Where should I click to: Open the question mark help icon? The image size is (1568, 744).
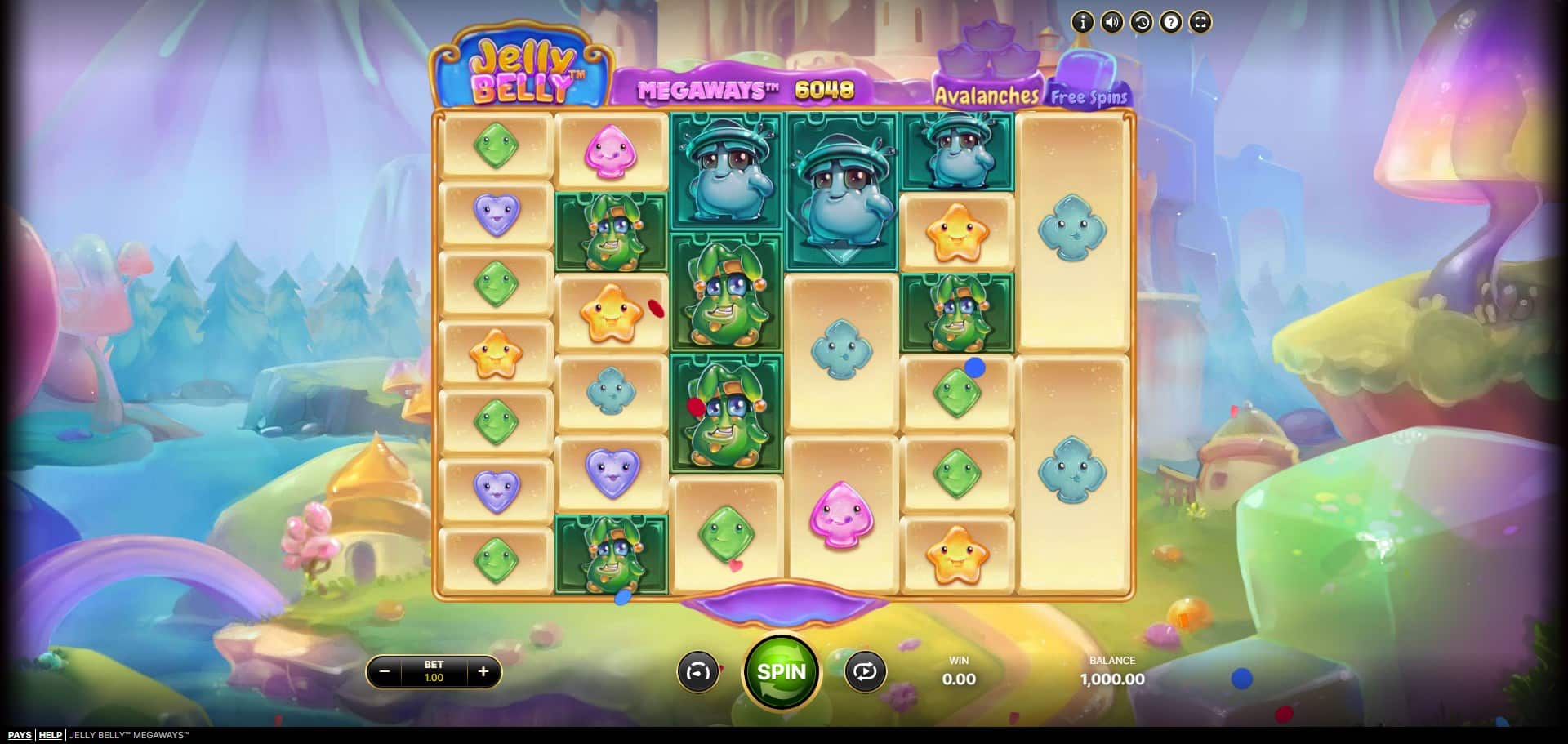tap(1170, 22)
